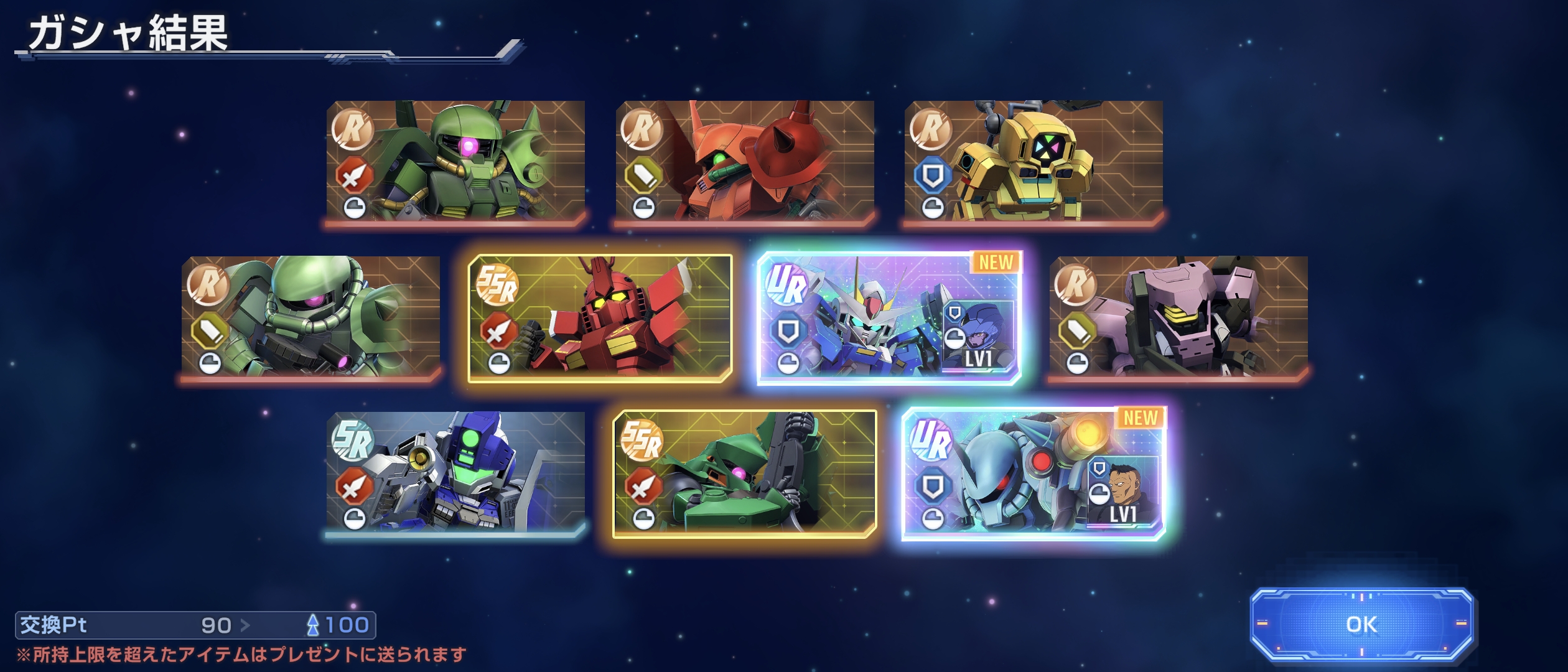Viewport: 1568px width, 672px height.
Task: Open the SSR red Gundam card
Action: pyautogui.click(x=600, y=317)
